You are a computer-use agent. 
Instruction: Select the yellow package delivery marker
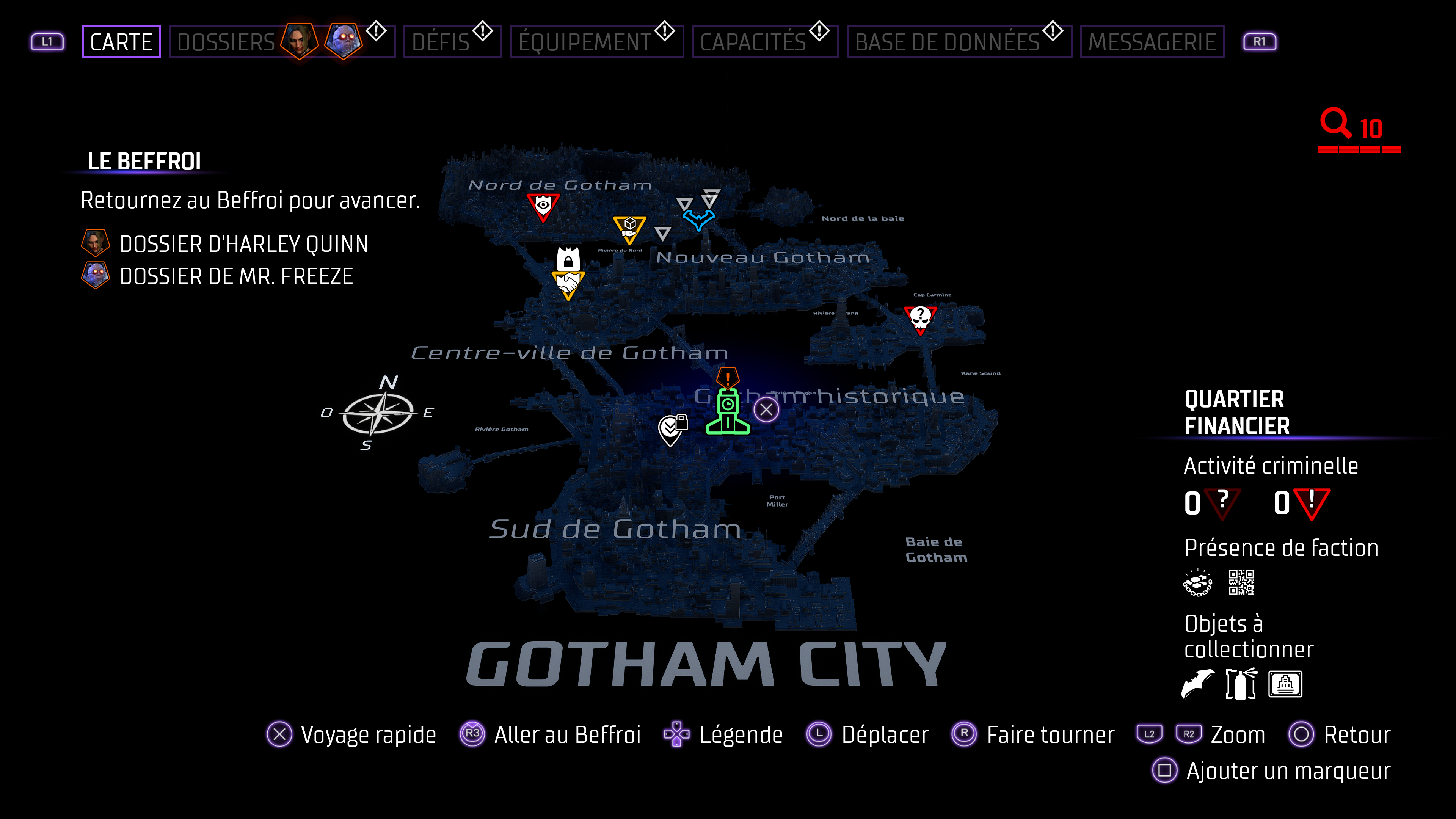629,228
